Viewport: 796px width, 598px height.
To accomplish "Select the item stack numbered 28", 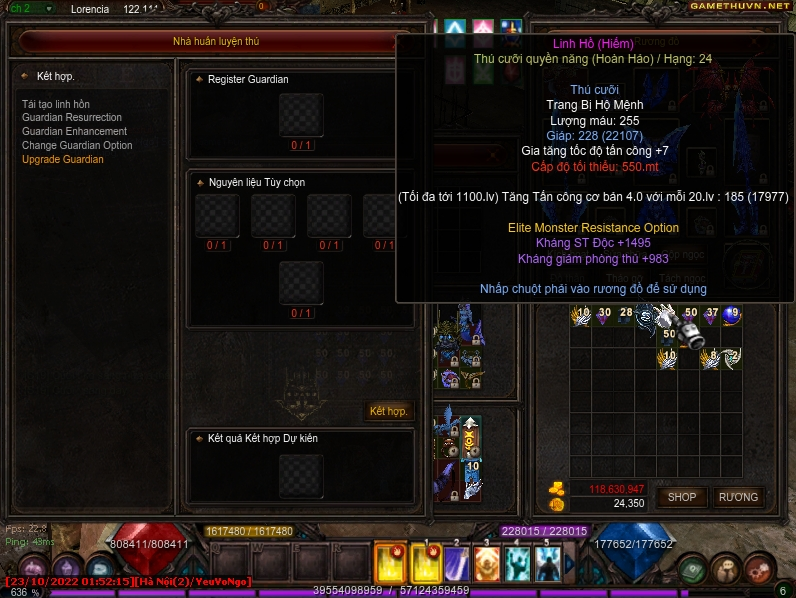I will pyautogui.click(x=625, y=317).
